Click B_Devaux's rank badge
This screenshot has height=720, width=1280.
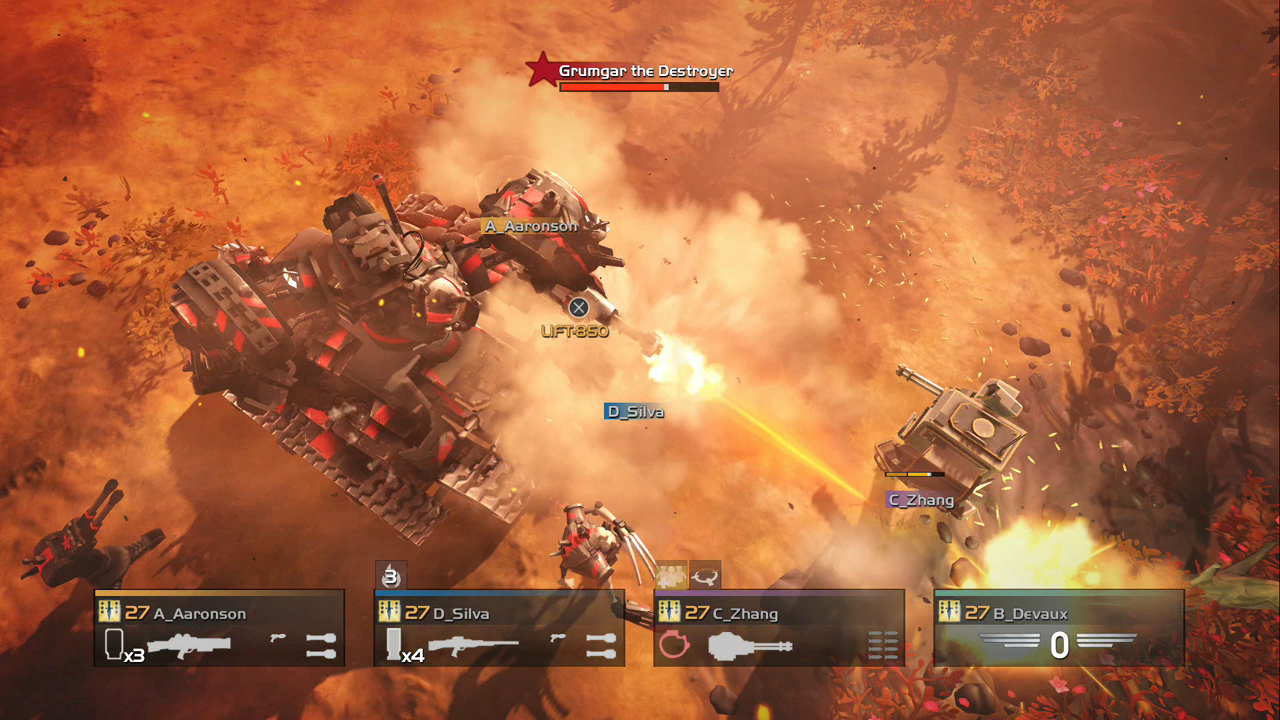pyautogui.click(x=949, y=613)
